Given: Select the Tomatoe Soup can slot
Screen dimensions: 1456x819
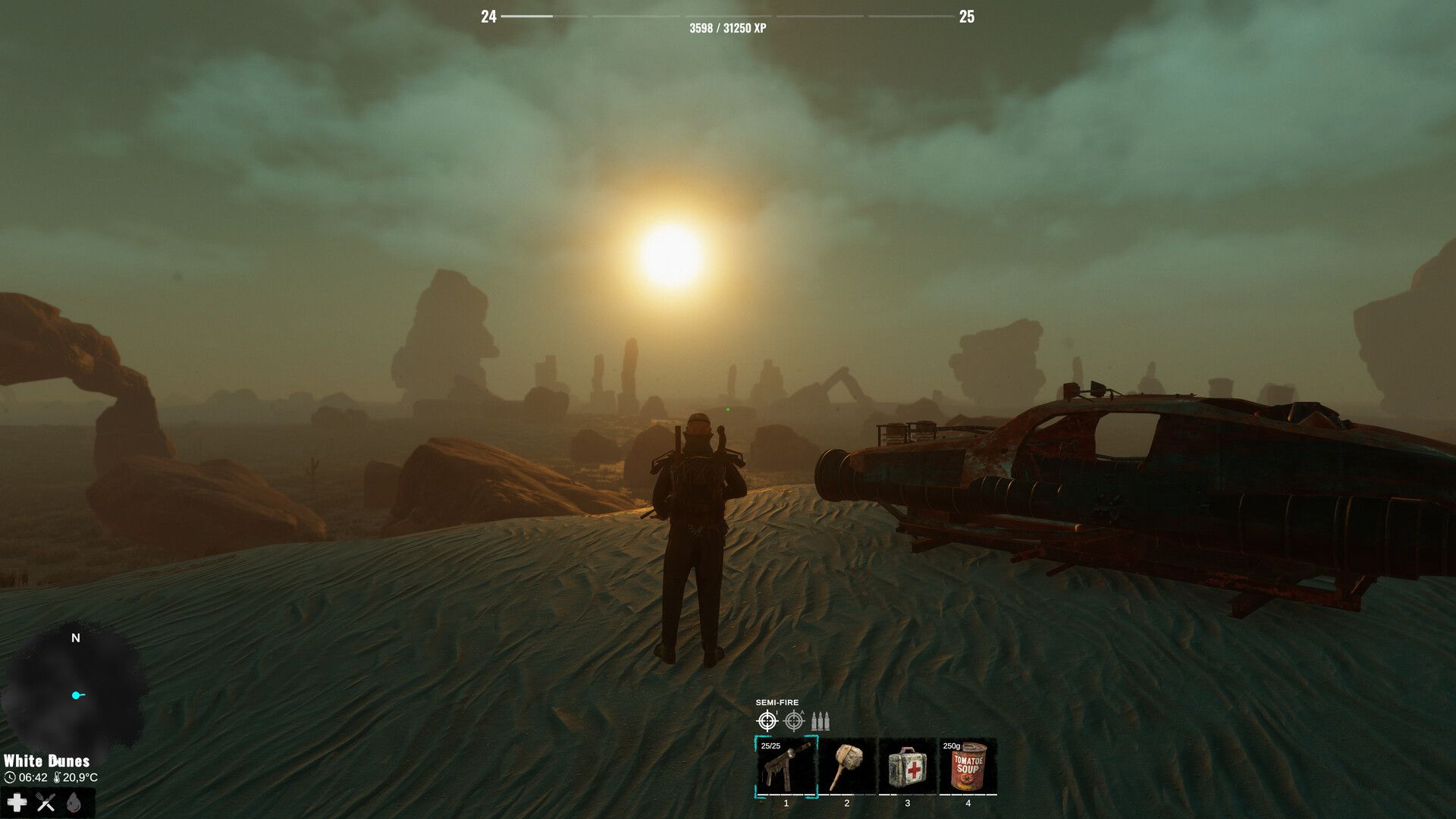Looking at the screenshot, I should [968, 767].
